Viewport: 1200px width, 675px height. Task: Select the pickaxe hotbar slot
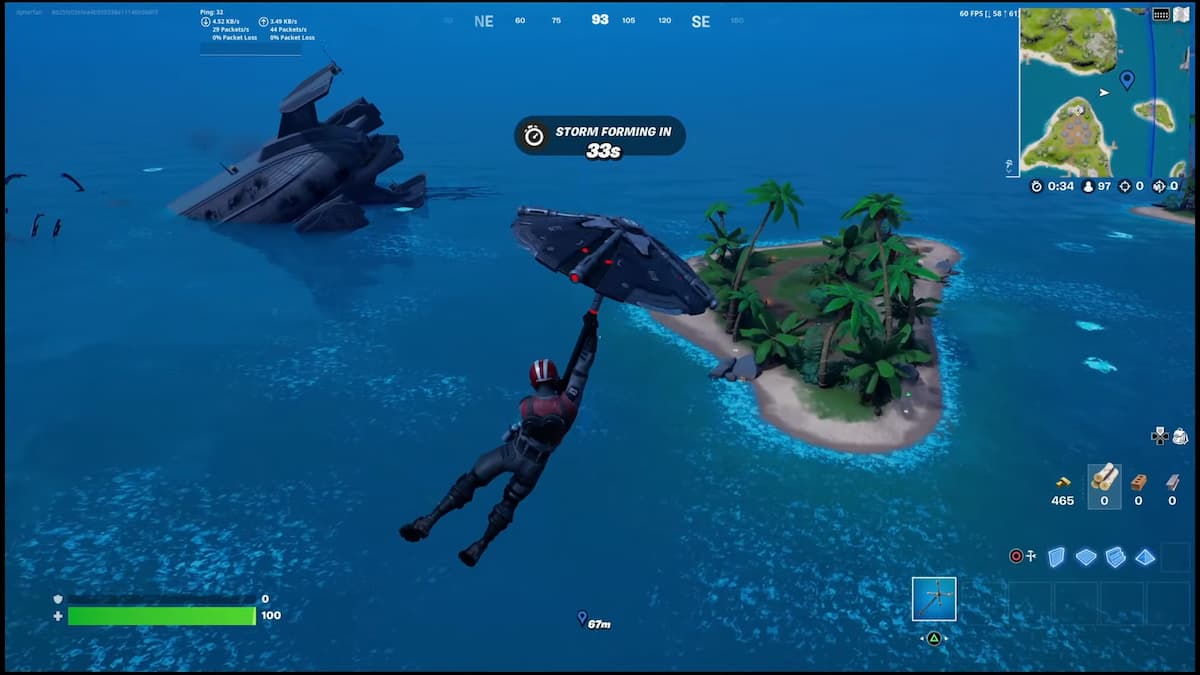(x=934, y=599)
